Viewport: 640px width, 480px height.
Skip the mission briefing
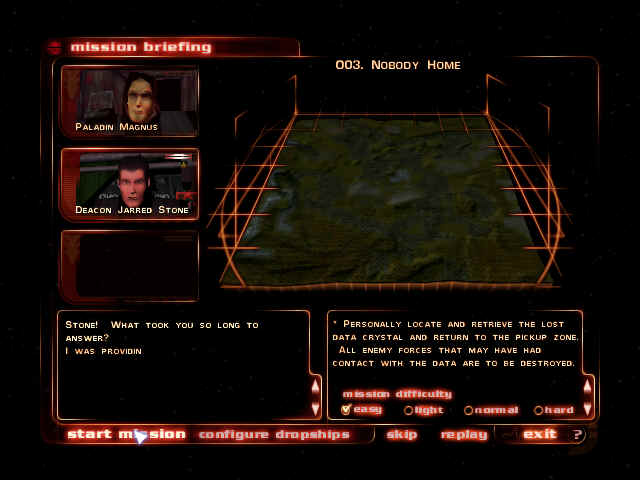(401, 434)
